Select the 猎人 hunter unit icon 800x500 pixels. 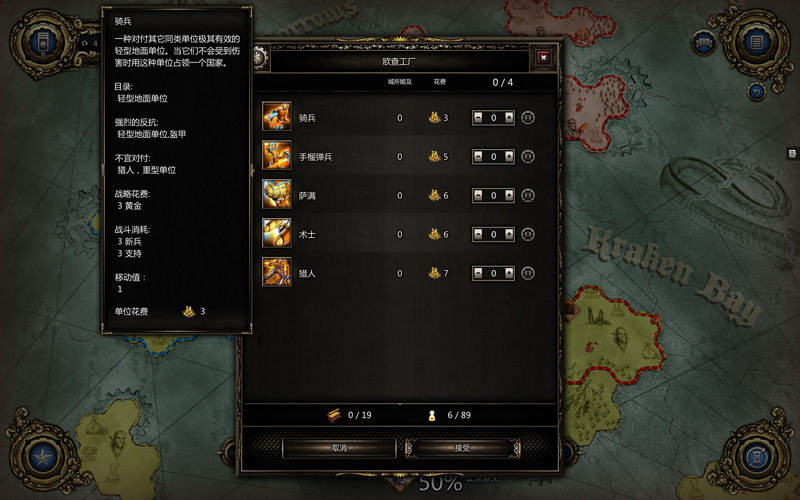(277, 272)
